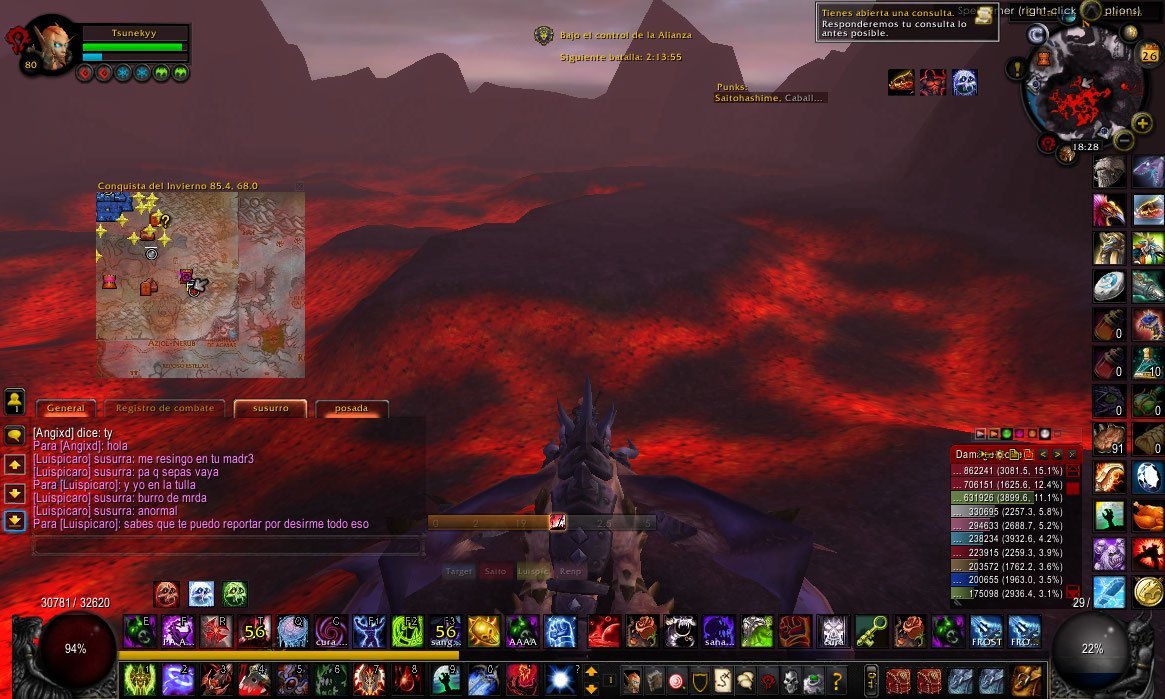Click the yellow exclamation minimap button
This screenshot has width=1165, height=699.
click(1018, 69)
